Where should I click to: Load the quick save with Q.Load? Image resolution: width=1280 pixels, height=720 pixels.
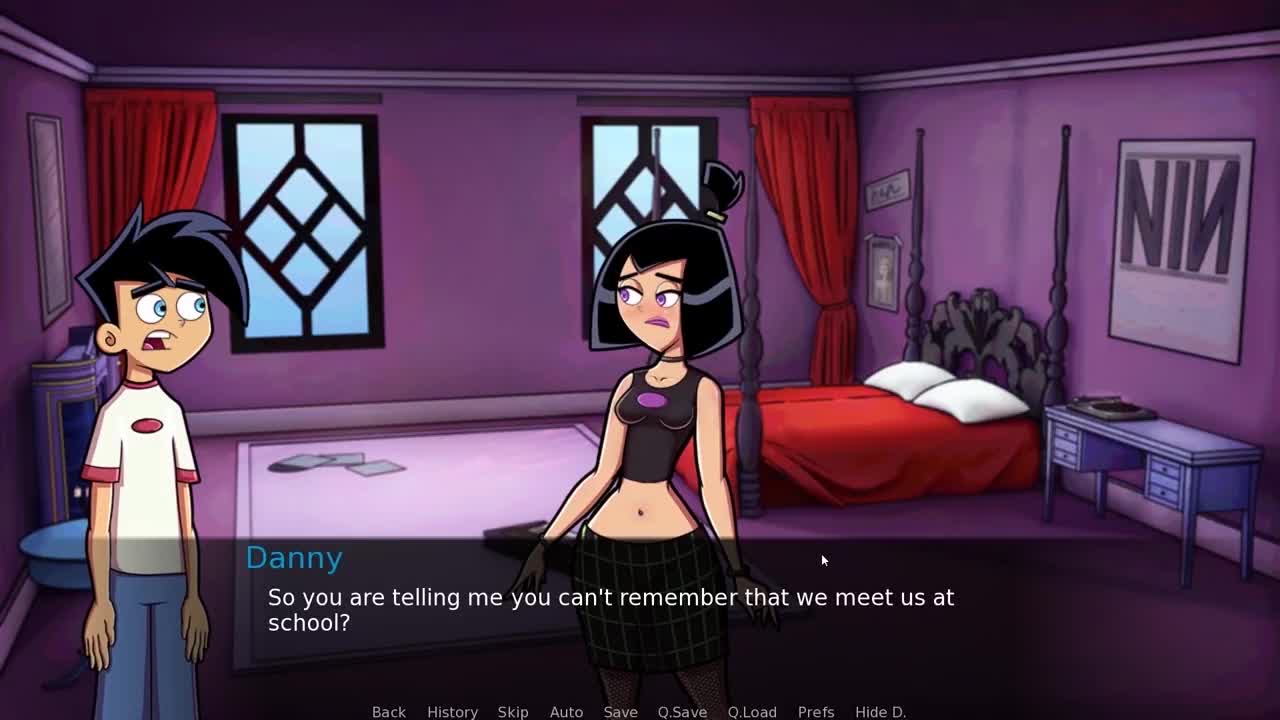752,711
